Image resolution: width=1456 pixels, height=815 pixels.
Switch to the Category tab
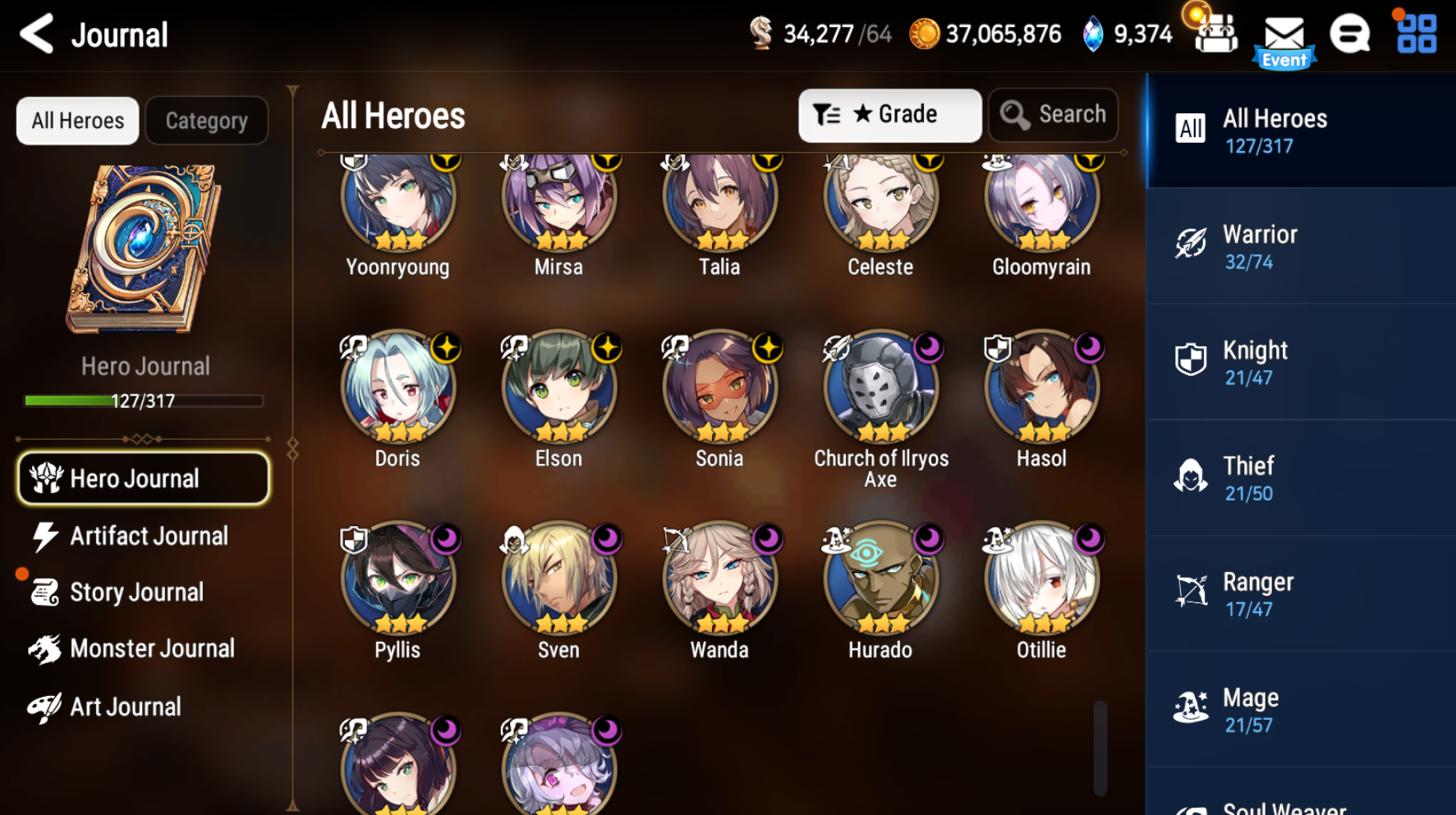(206, 120)
